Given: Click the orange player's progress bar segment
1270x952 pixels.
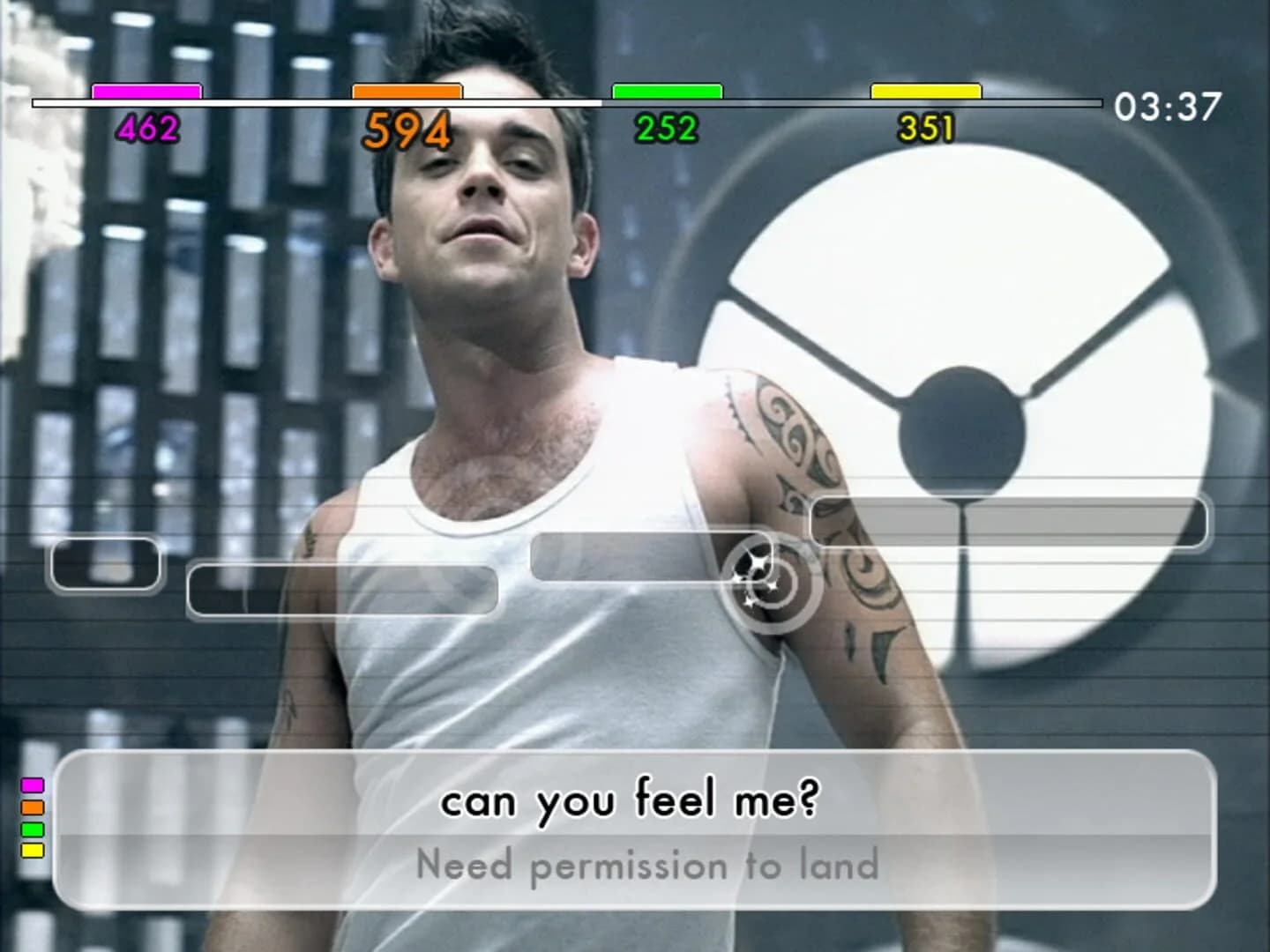Looking at the screenshot, I should [407, 91].
